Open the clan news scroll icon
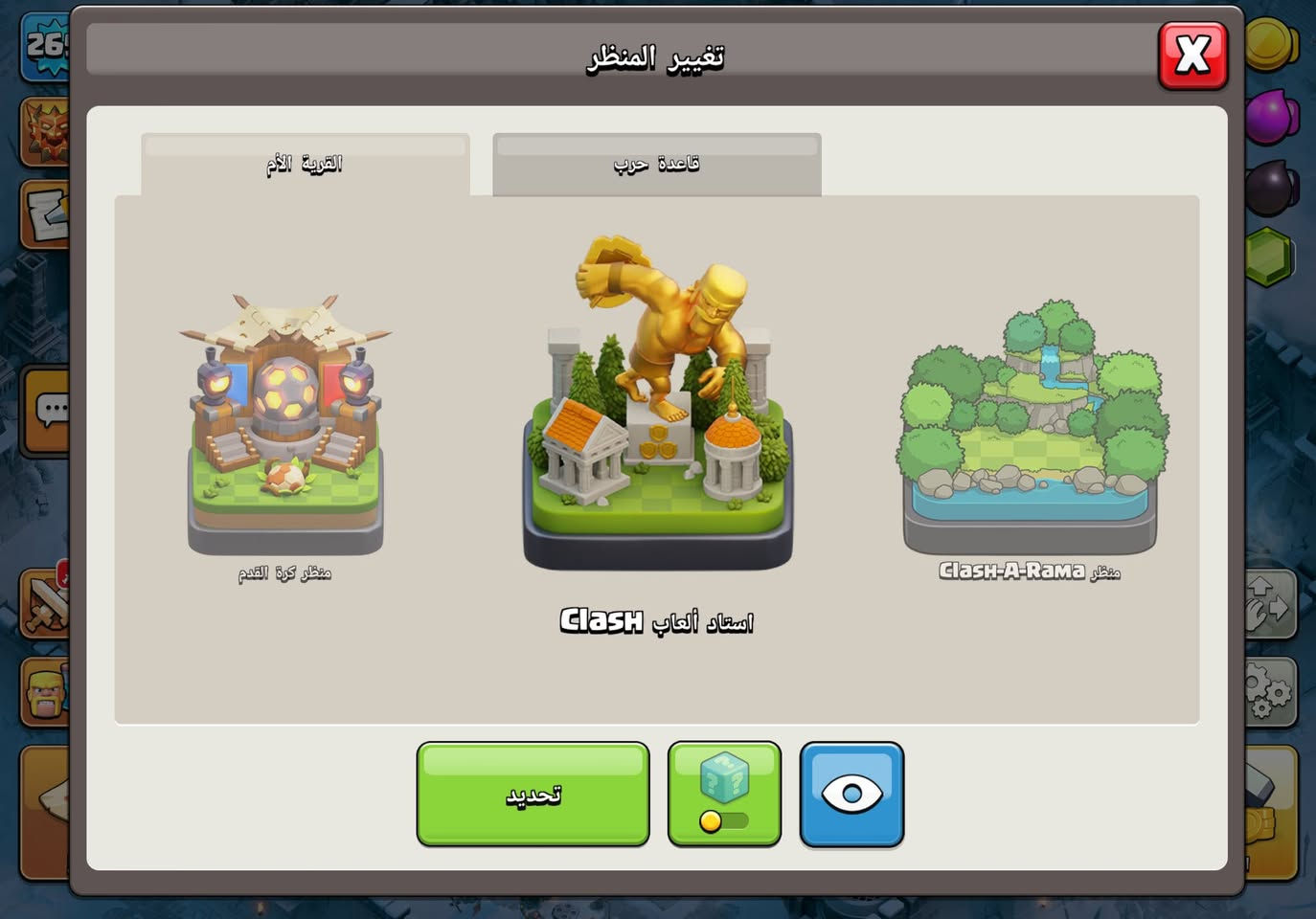1316x919 pixels. tap(44, 215)
